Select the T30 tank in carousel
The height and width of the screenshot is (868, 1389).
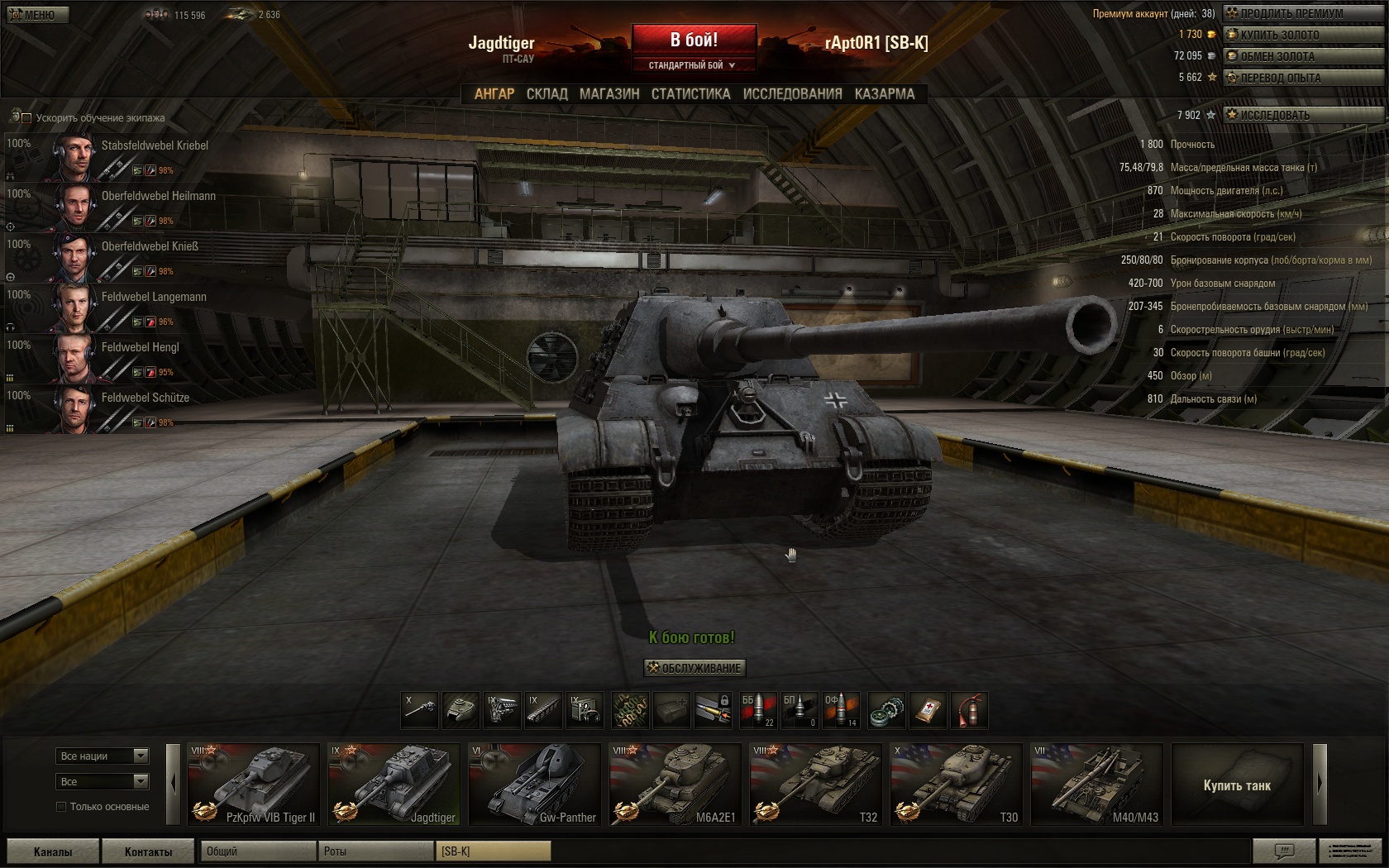956,785
